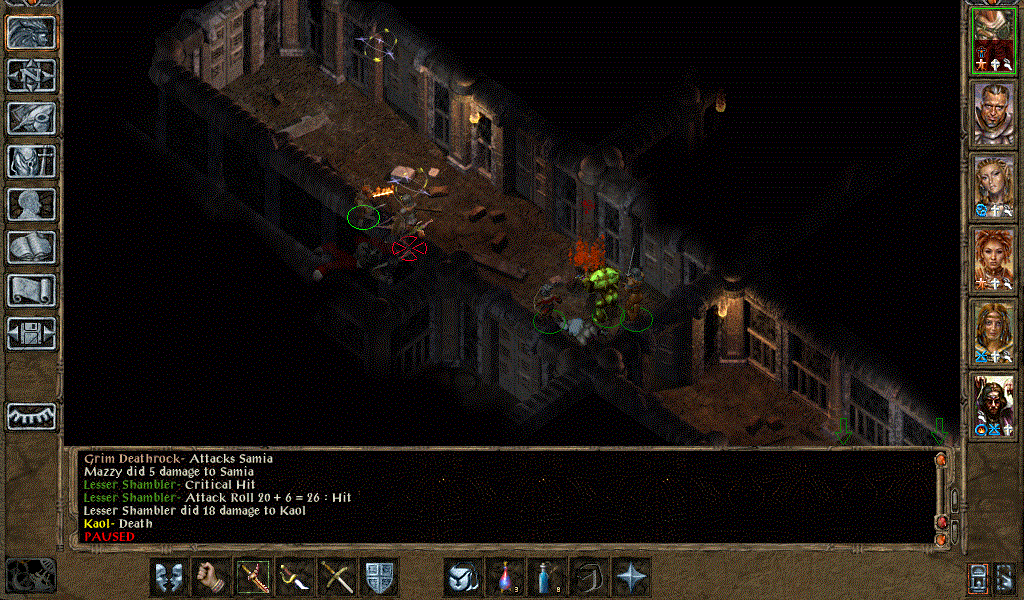Image resolution: width=1024 pixels, height=600 pixels.
Task: Use the blue potion quick item
Action: pyautogui.click(x=547, y=577)
